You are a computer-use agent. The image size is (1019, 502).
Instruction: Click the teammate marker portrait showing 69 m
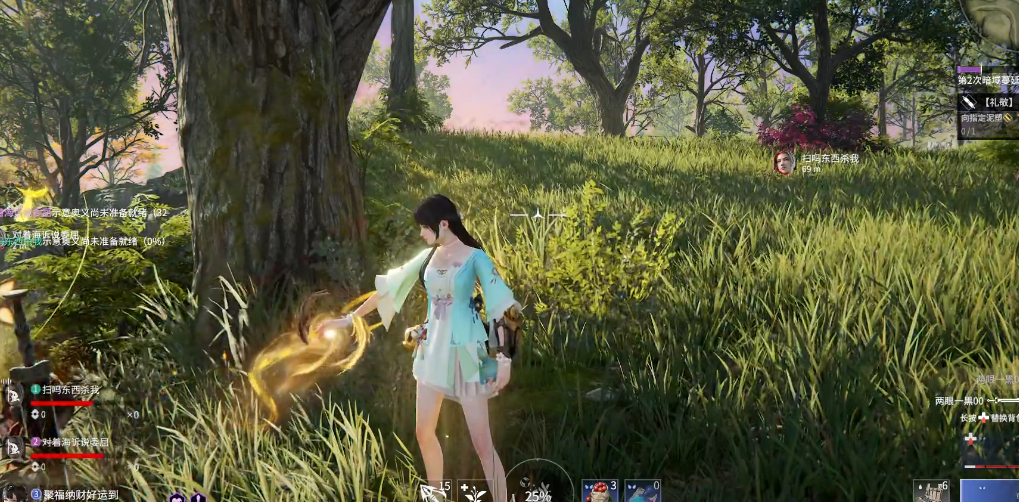tap(784, 162)
